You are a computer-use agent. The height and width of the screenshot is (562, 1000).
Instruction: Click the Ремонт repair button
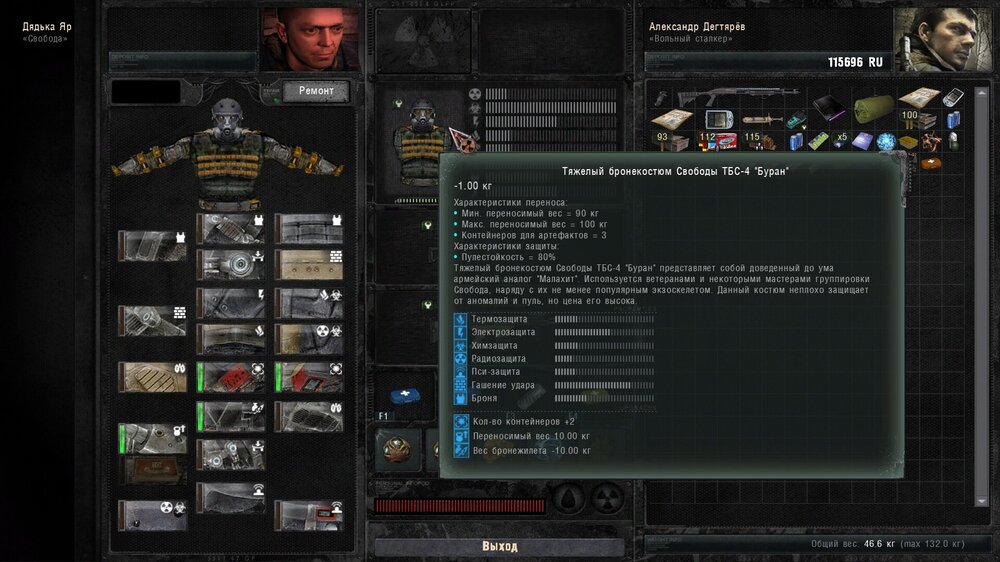[x=315, y=92]
